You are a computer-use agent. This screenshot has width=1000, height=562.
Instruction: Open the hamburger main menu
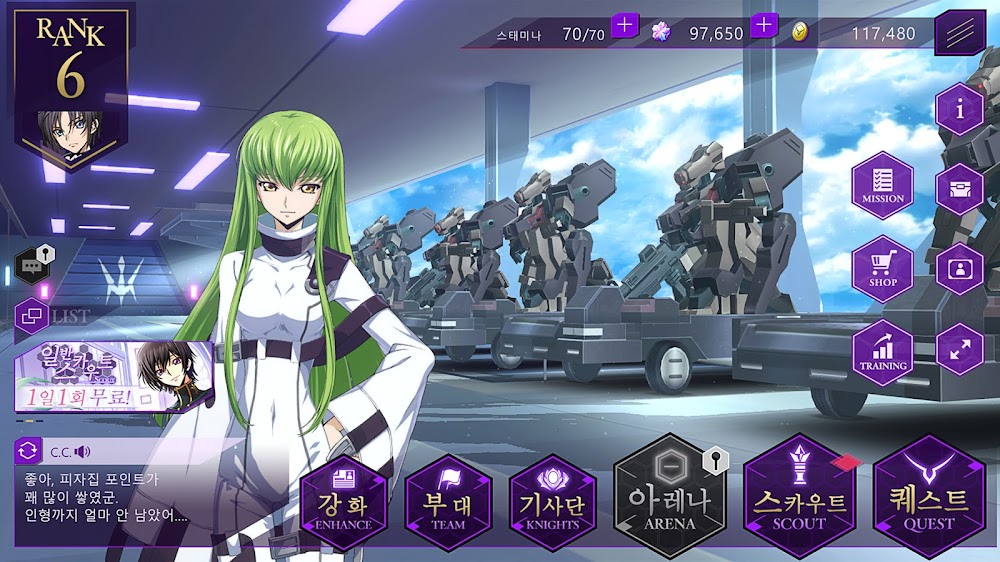pyautogui.click(x=960, y=33)
